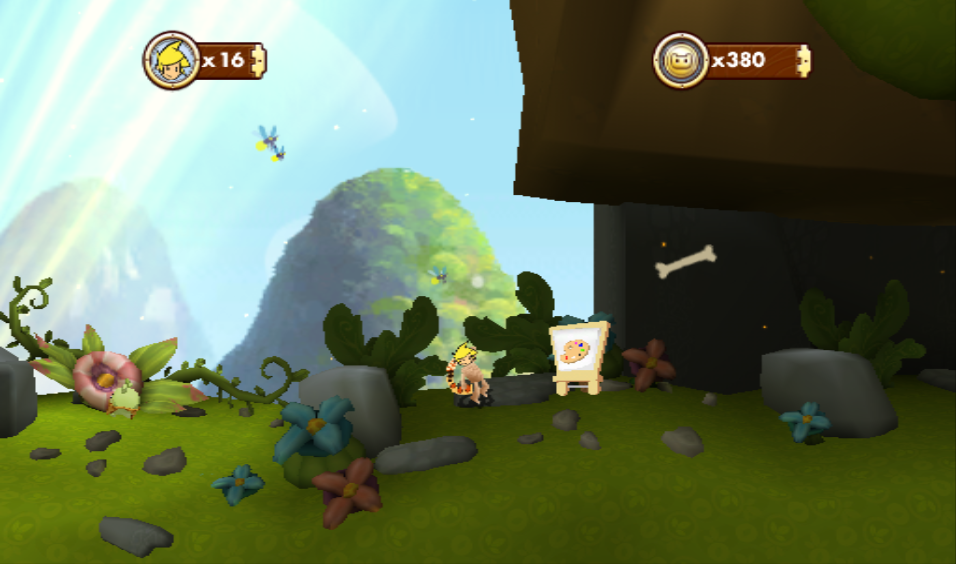Click the blonde character lives portrait icon

[x=172, y=60]
